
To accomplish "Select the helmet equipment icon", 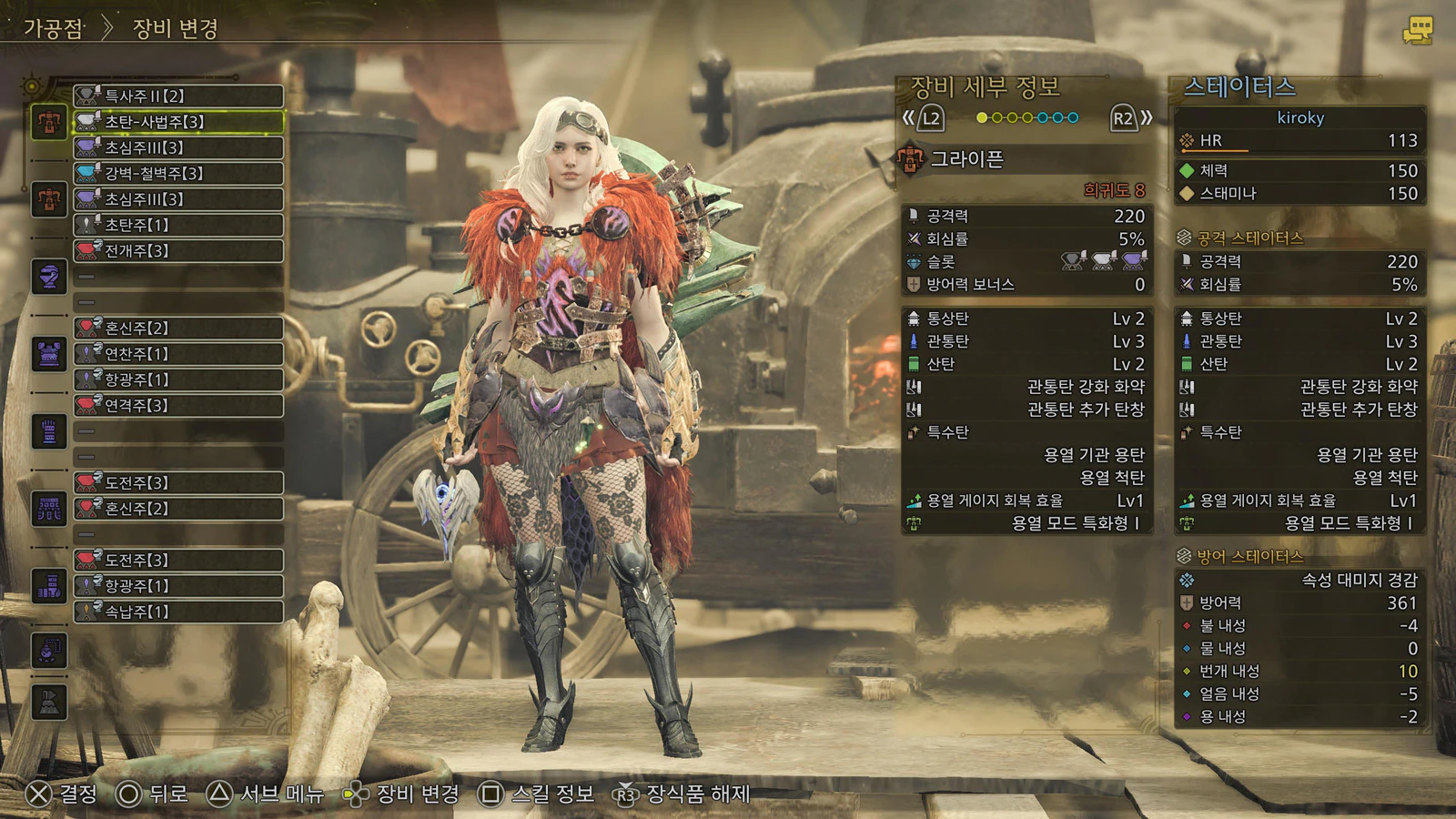I will (x=49, y=277).
